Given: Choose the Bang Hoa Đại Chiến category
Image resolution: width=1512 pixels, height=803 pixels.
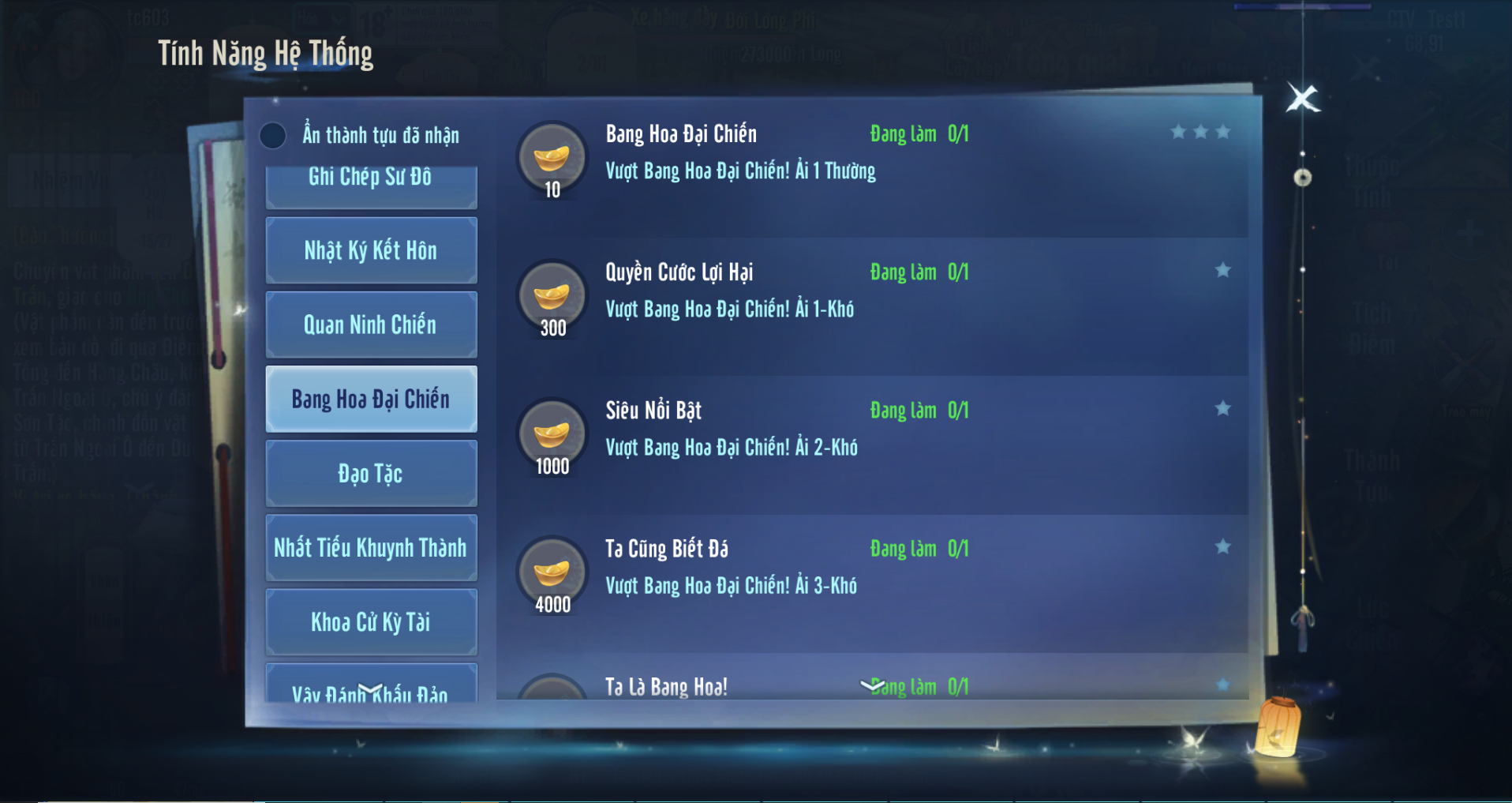Looking at the screenshot, I should tap(371, 399).
